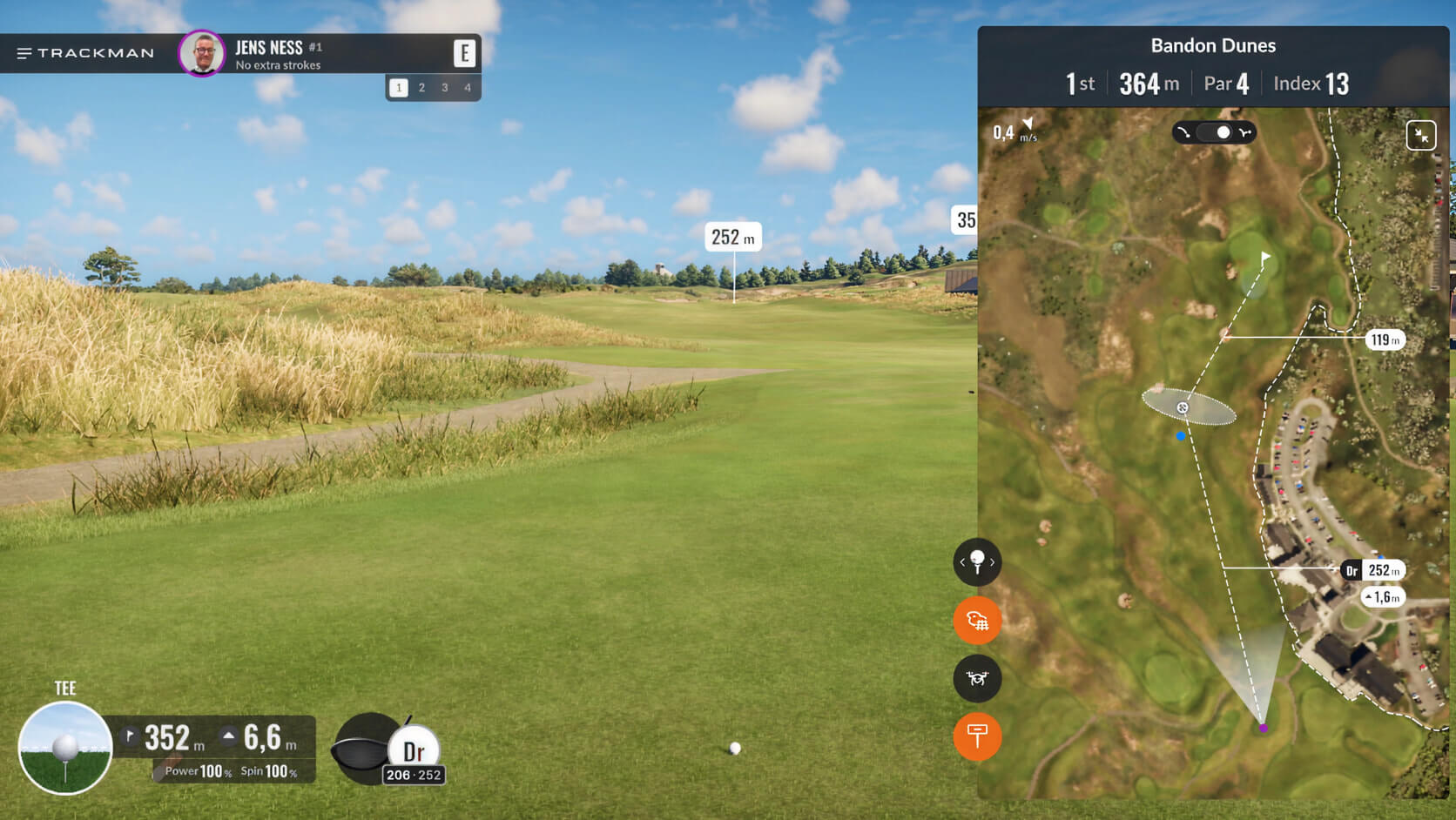1456x820 pixels.
Task: Open club options with the right chevron arrow
Action: (x=993, y=563)
